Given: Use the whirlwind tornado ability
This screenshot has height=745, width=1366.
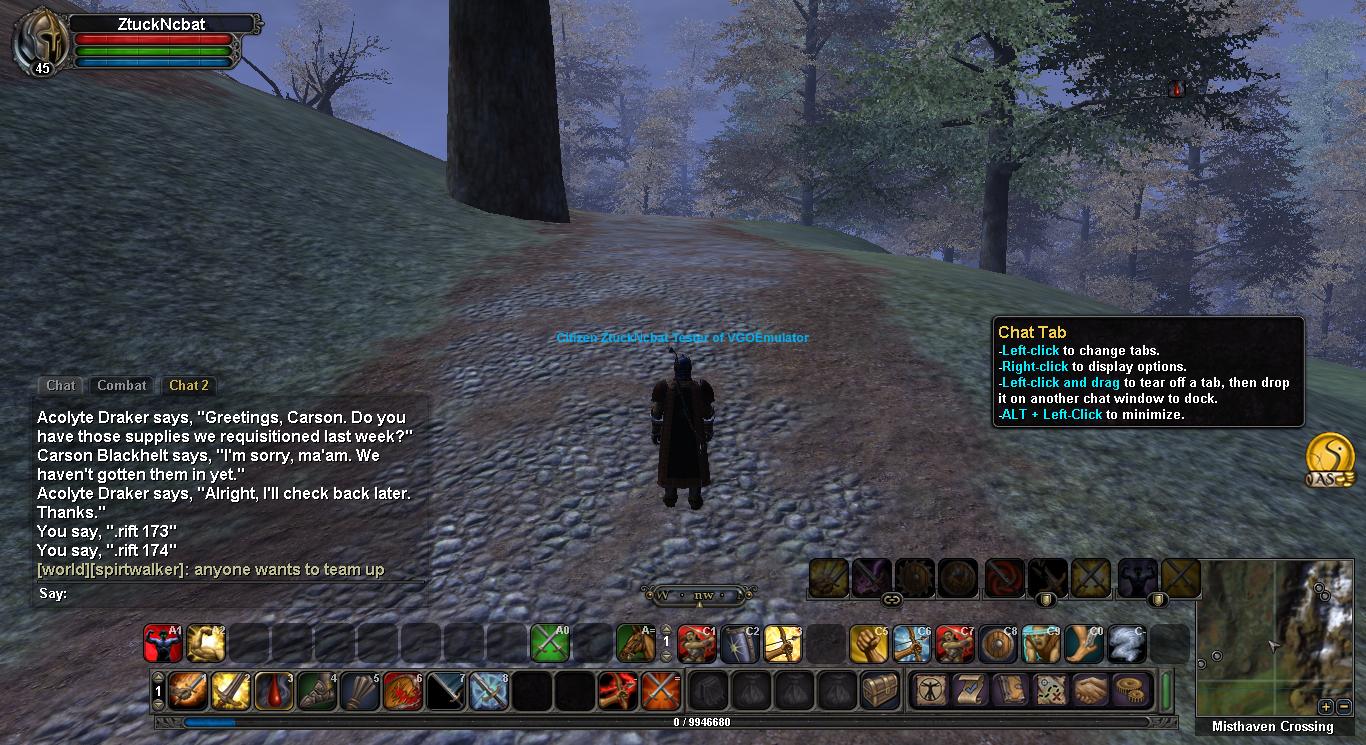Looking at the screenshot, I should pyautogui.click(x=1127, y=644).
